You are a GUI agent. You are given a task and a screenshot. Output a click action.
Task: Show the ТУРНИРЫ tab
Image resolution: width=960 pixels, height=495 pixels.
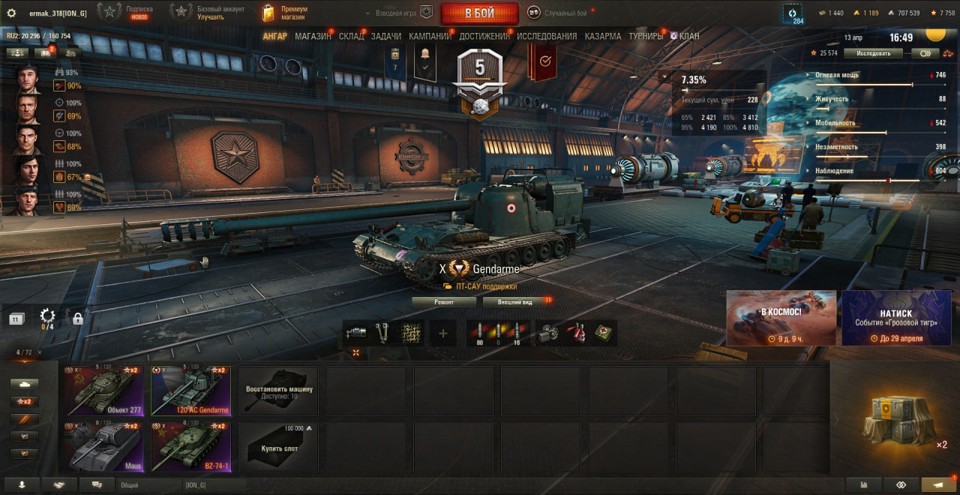(646, 36)
